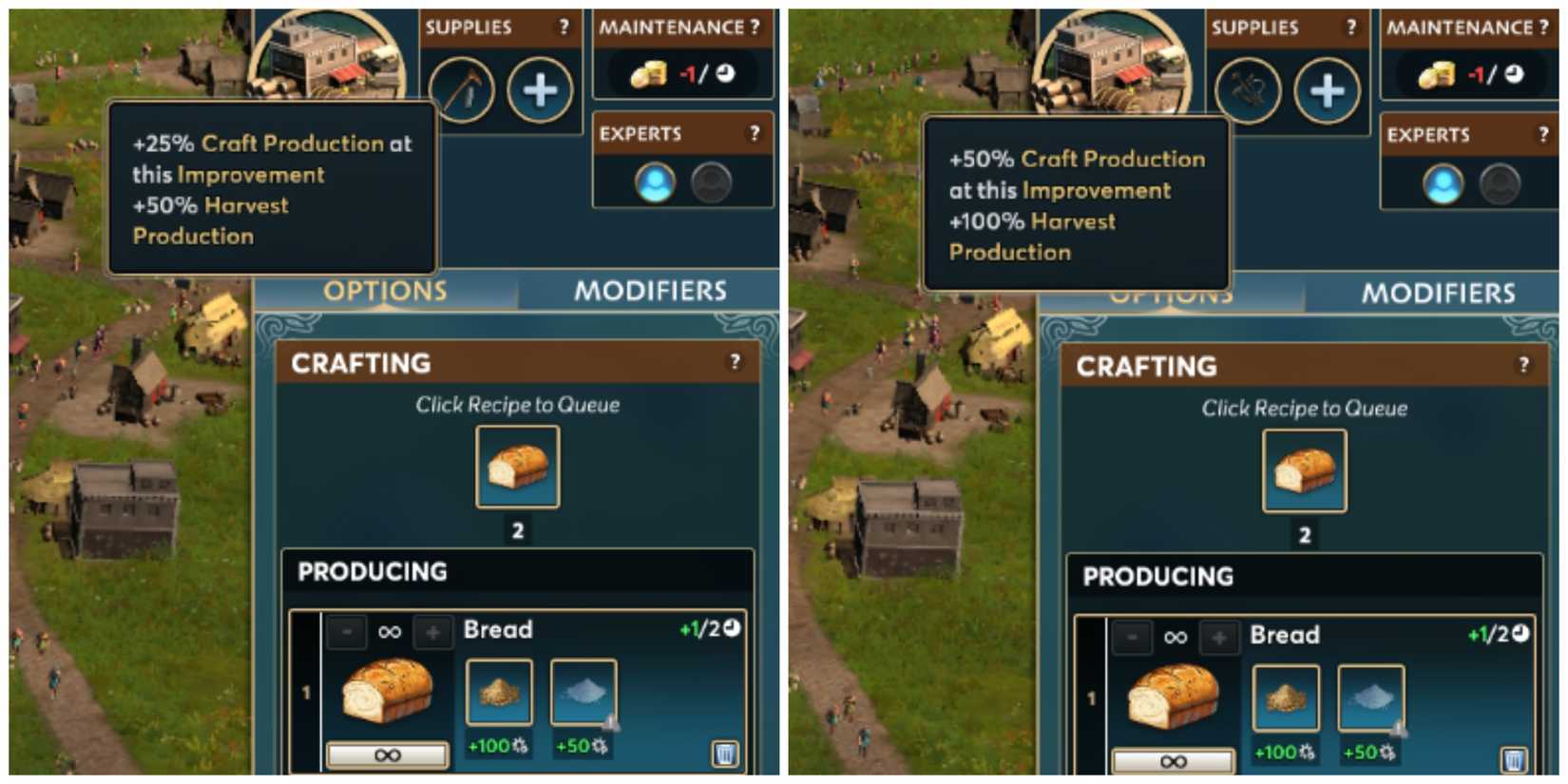Click the bow supply icon on right panel
Image resolution: width=1568 pixels, height=784 pixels.
coord(1247,90)
